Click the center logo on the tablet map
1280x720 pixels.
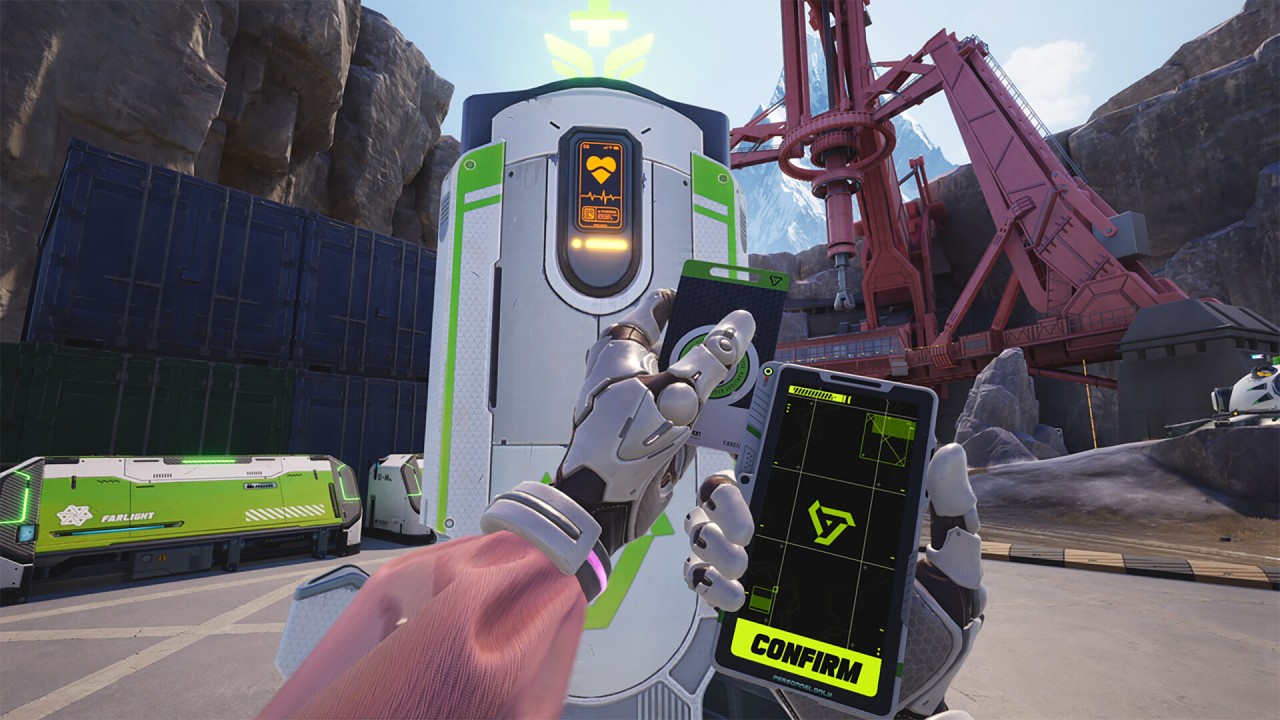pos(829,523)
